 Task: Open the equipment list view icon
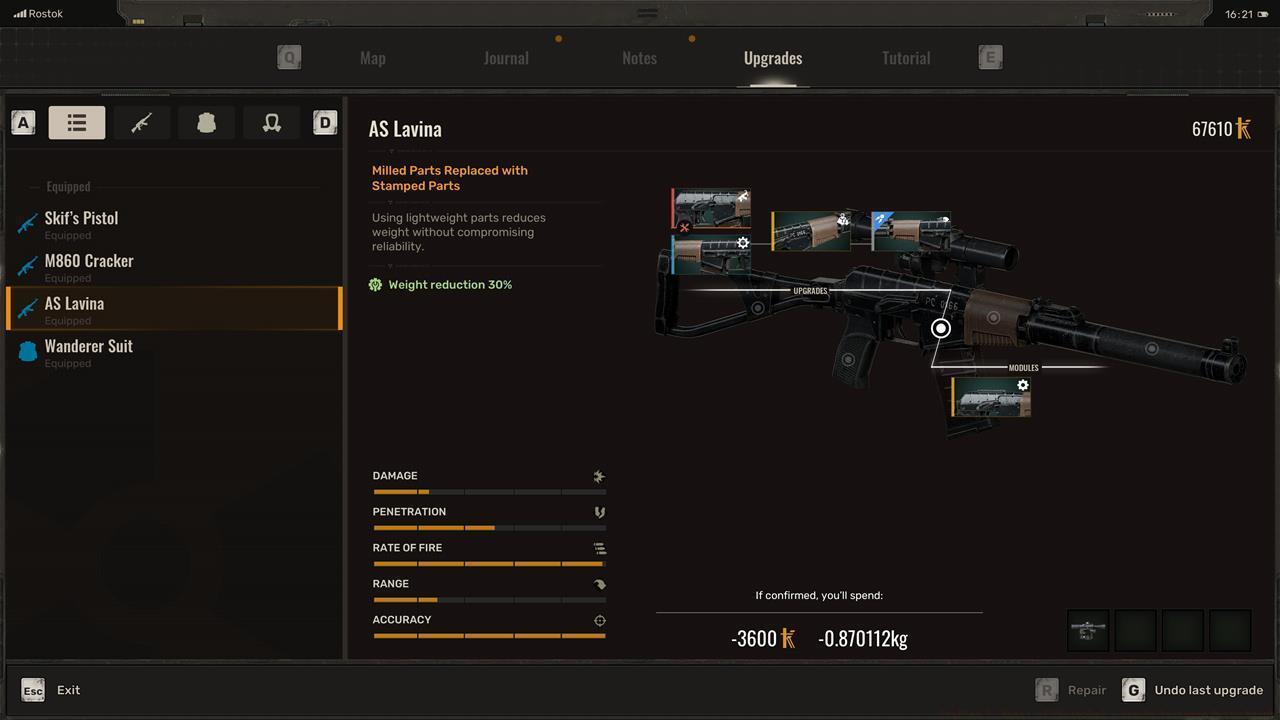click(x=77, y=122)
